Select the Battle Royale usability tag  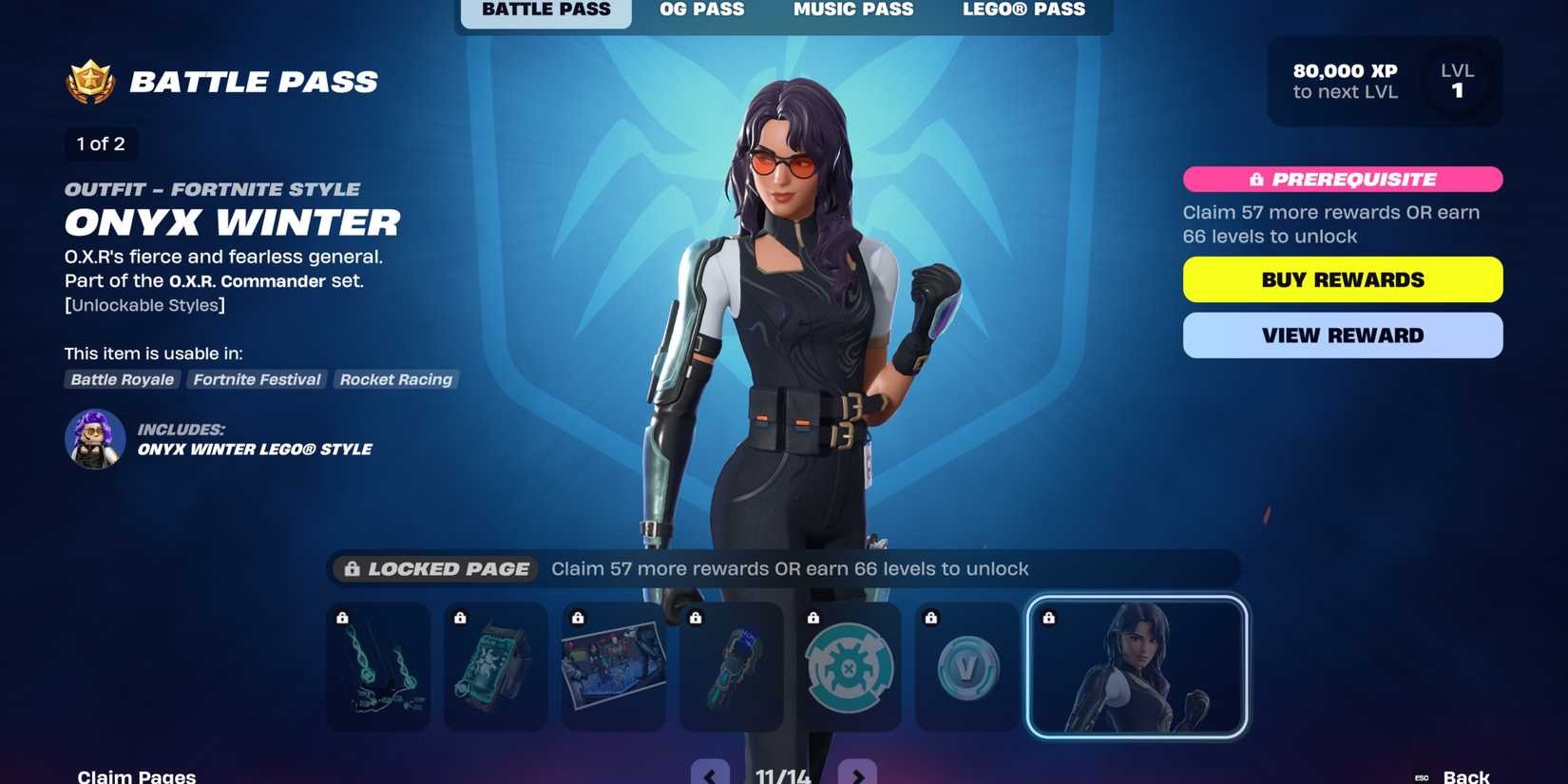122,379
